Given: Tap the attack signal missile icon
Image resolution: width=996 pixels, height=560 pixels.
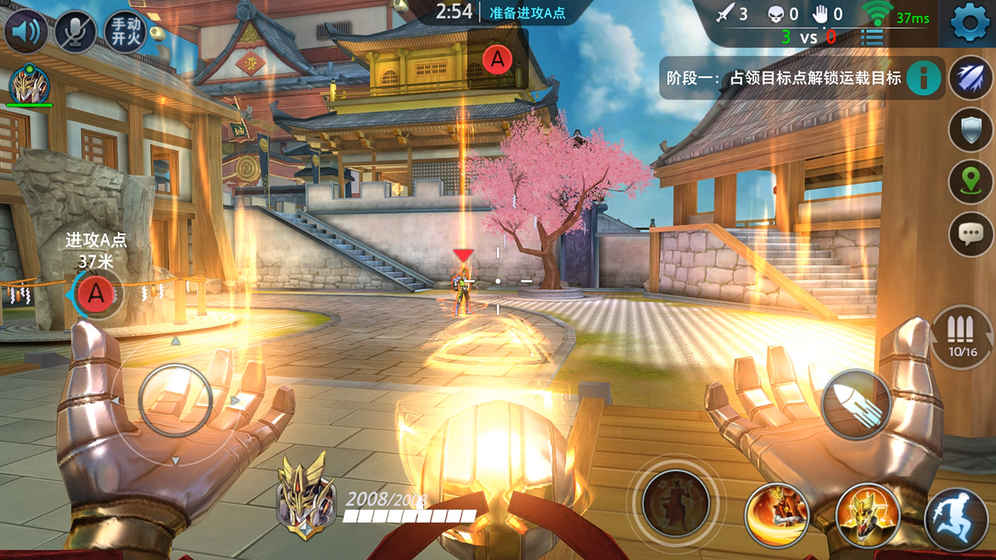Looking at the screenshot, I should (970, 78).
